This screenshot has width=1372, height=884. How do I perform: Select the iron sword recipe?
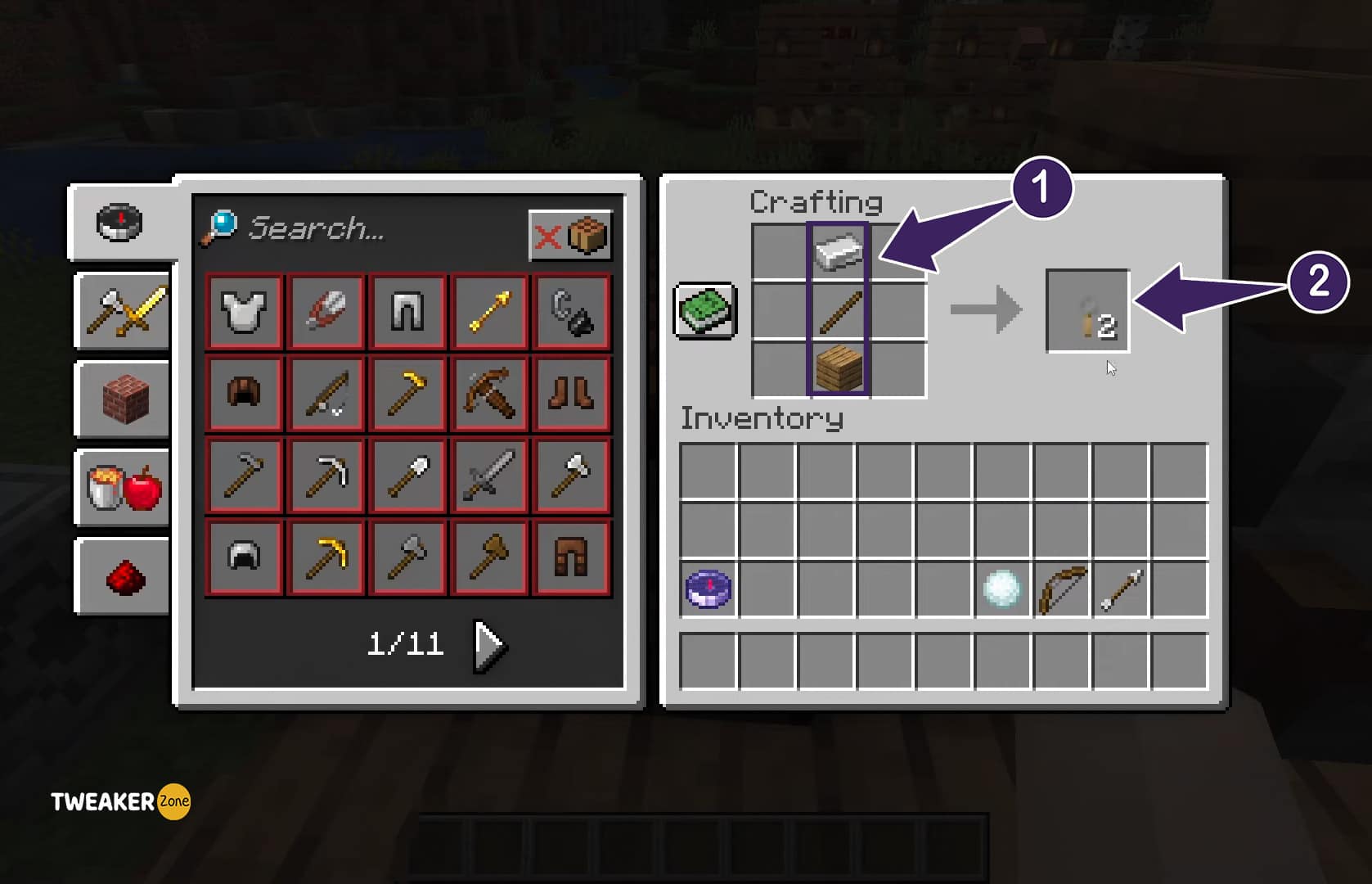click(x=488, y=476)
